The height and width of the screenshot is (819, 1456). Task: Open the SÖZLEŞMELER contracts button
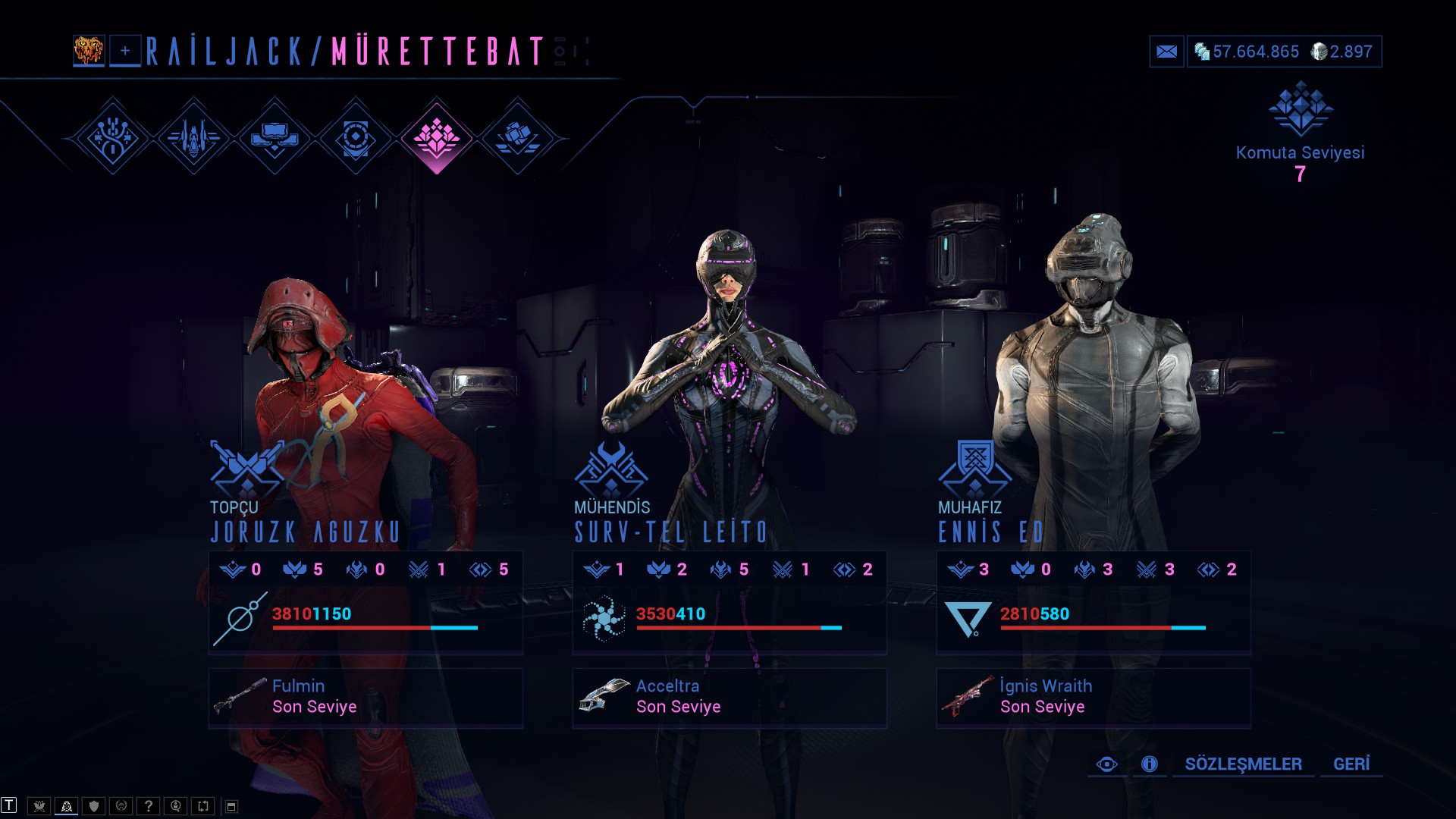pos(1243,764)
